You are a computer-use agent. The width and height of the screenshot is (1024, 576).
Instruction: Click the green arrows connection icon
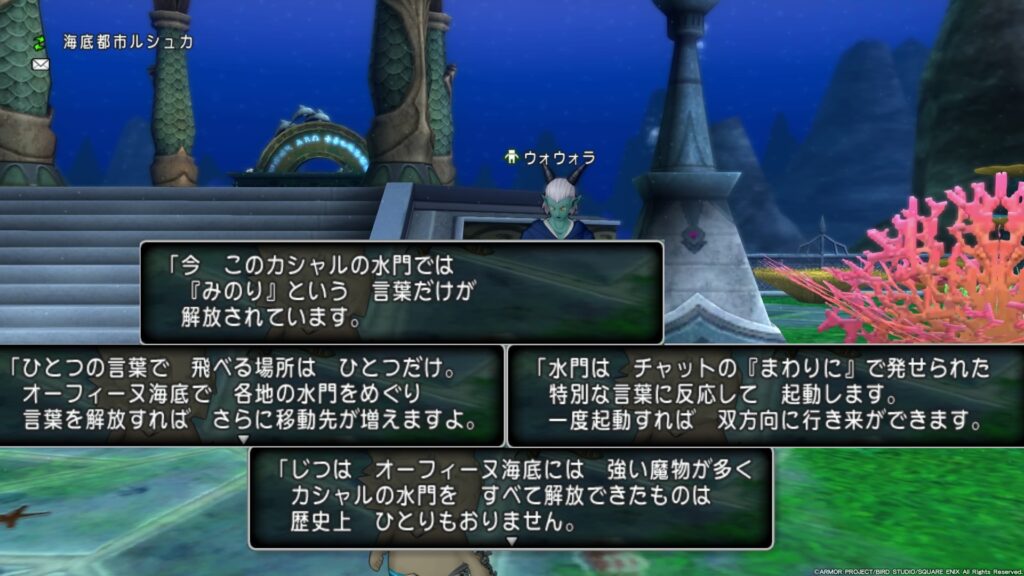[40, 42]
